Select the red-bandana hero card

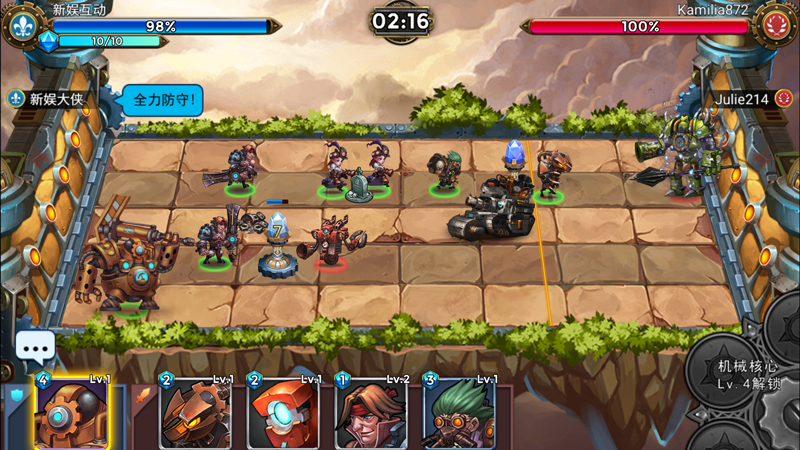pyautogui.click(x=371, y=414)
